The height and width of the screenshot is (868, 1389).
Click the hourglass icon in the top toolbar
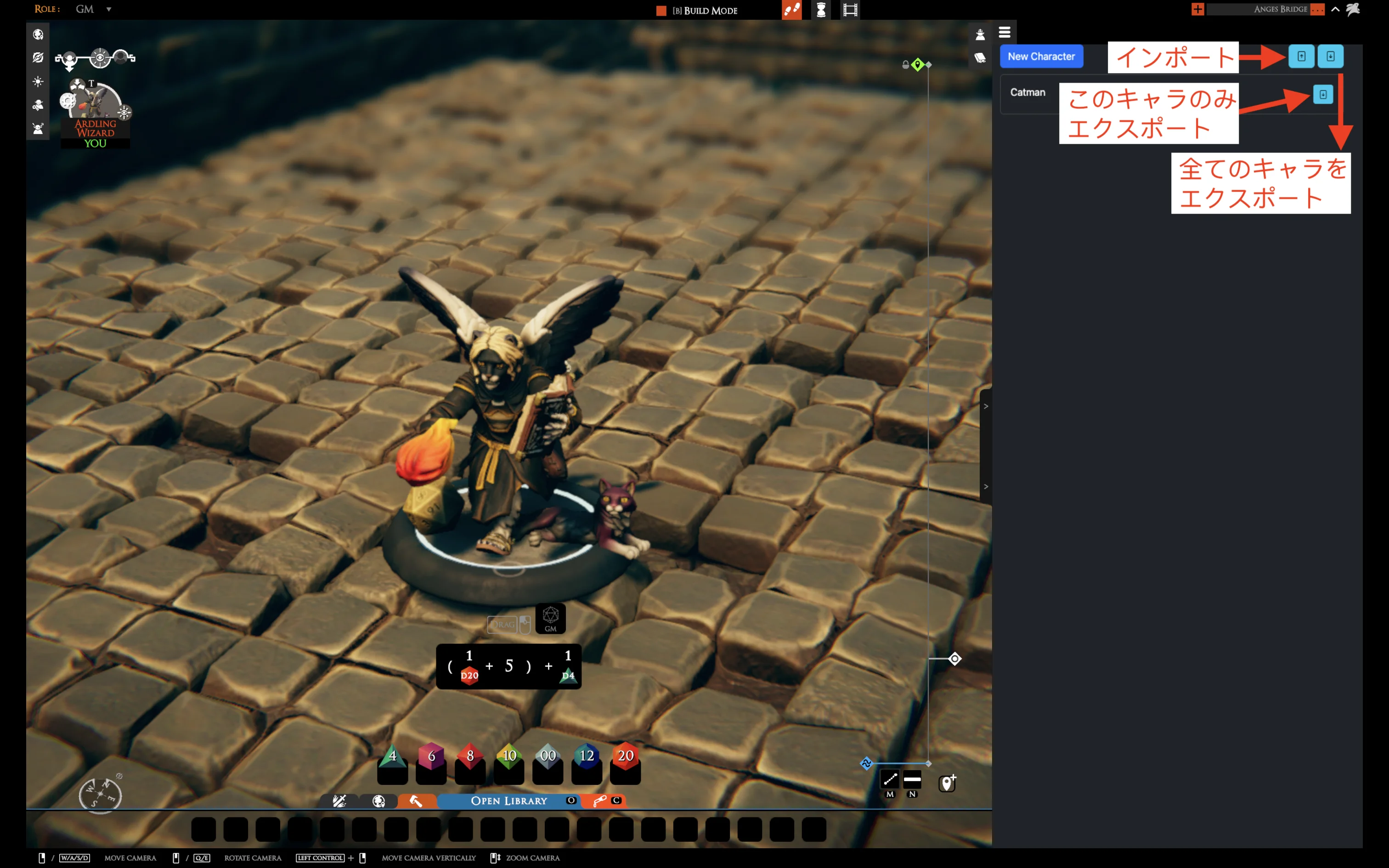[822, 10]
